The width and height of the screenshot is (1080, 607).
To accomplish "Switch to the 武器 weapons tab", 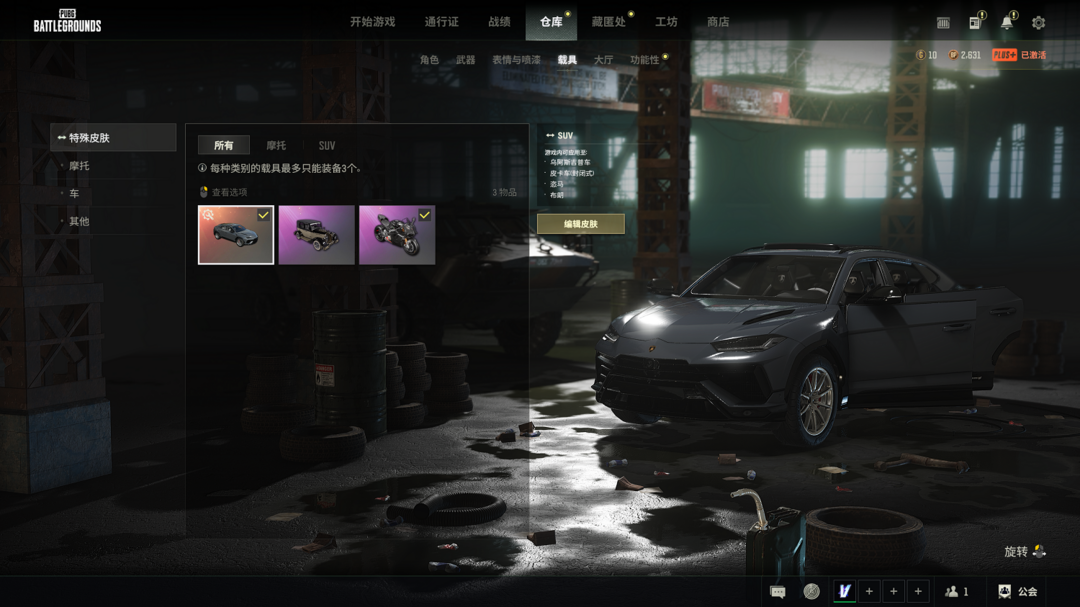I will pos(466,60).
